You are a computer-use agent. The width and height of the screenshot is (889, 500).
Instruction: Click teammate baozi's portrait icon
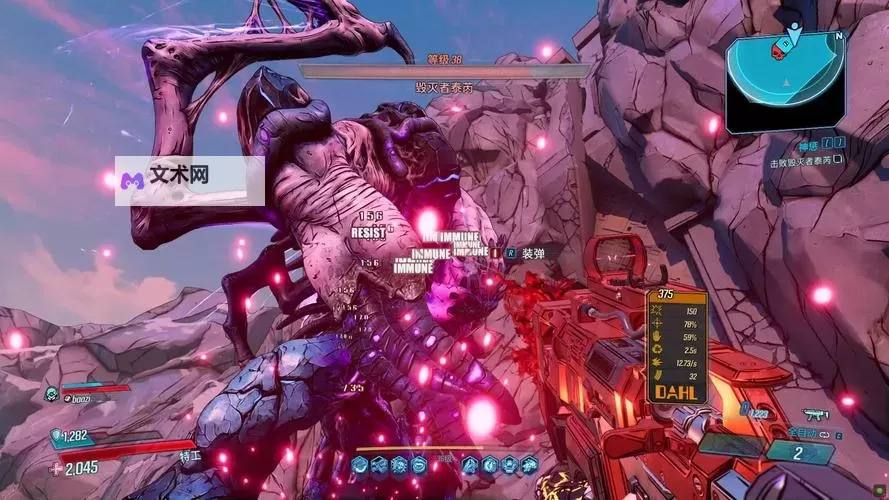click(x=51, y=395)
